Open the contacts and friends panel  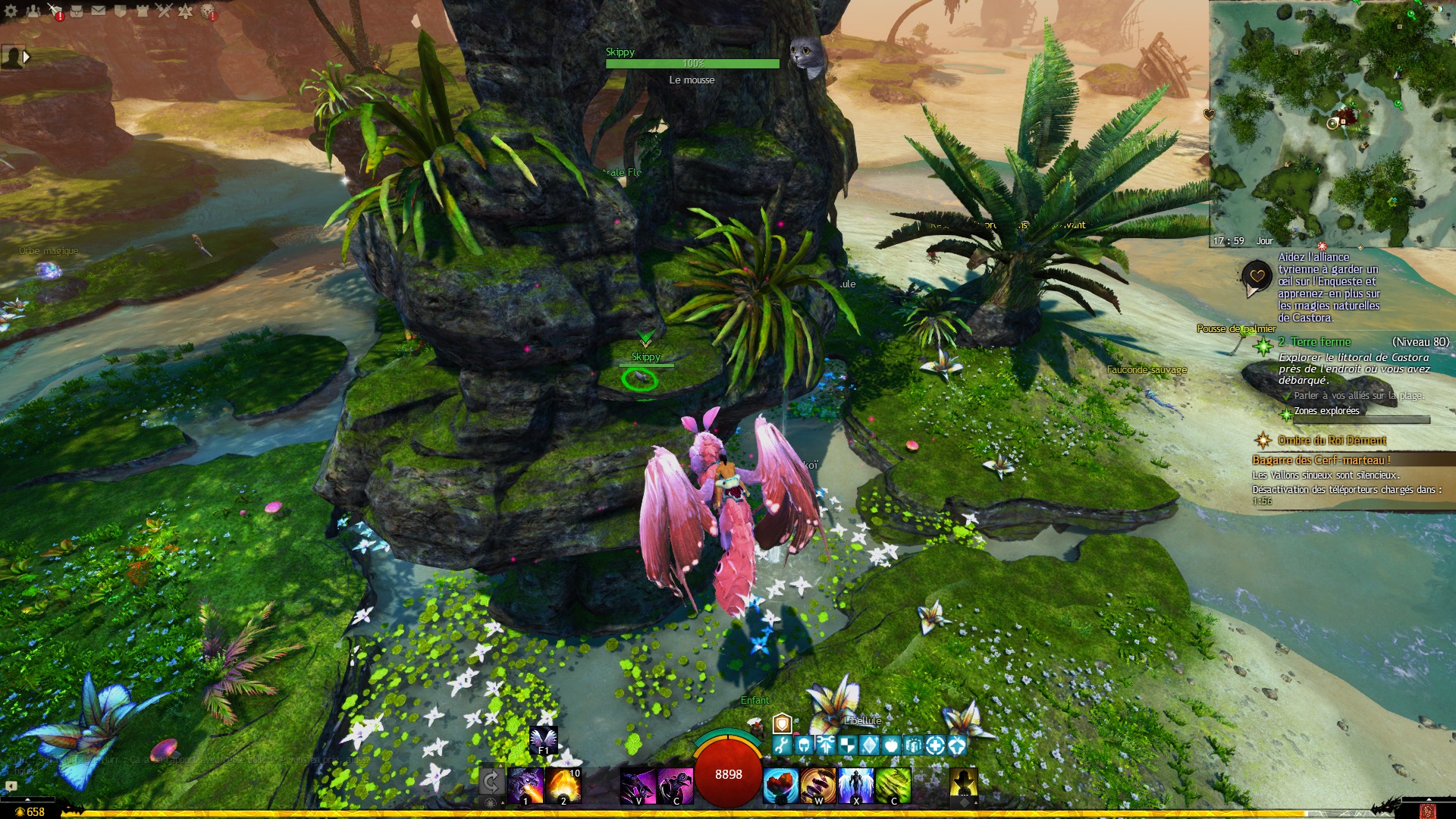[x=33, y=11]
